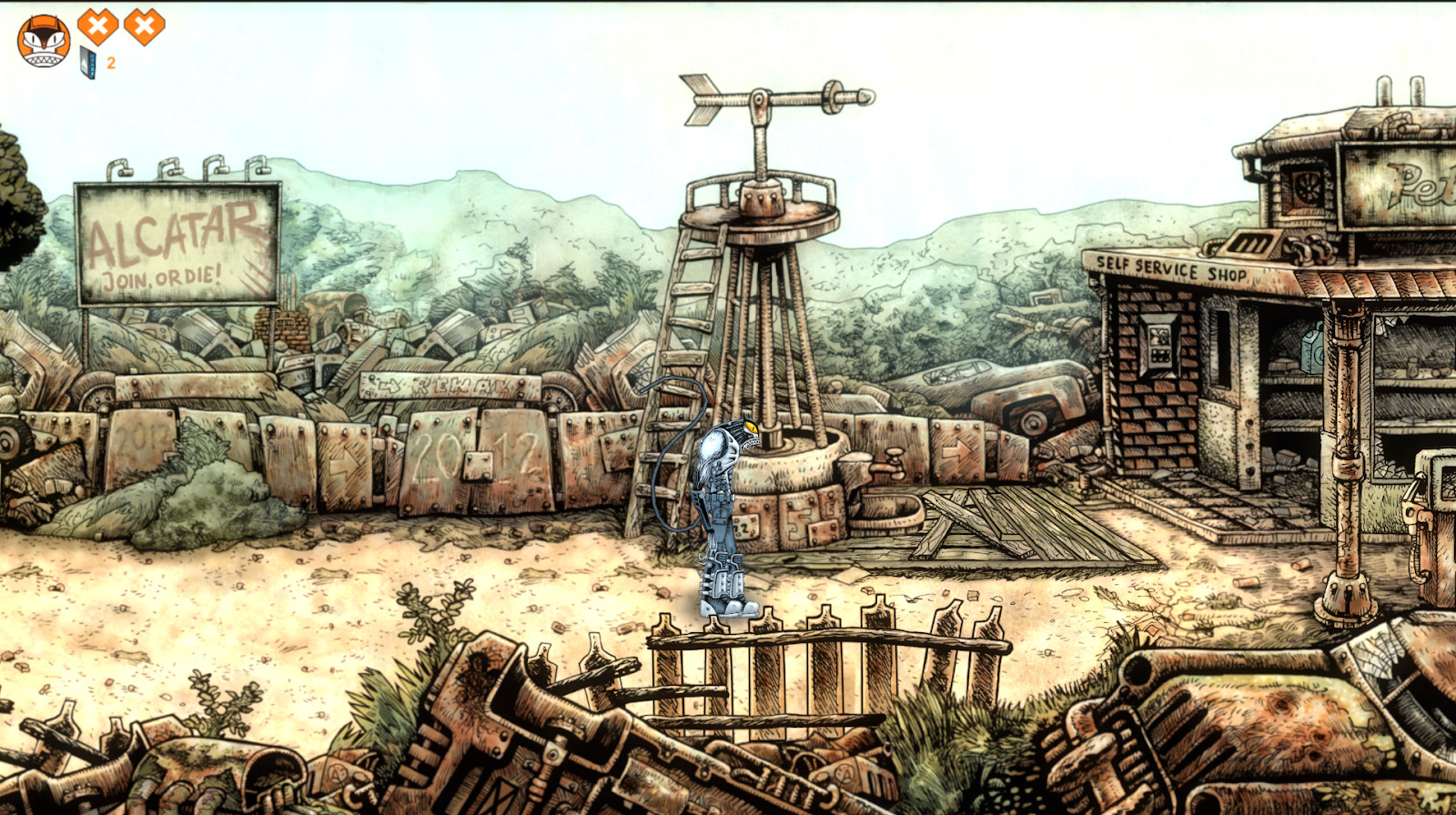Click the robot character standing by the ladder
Viewport: 1456px width, 815px height.
coord(723,505)
